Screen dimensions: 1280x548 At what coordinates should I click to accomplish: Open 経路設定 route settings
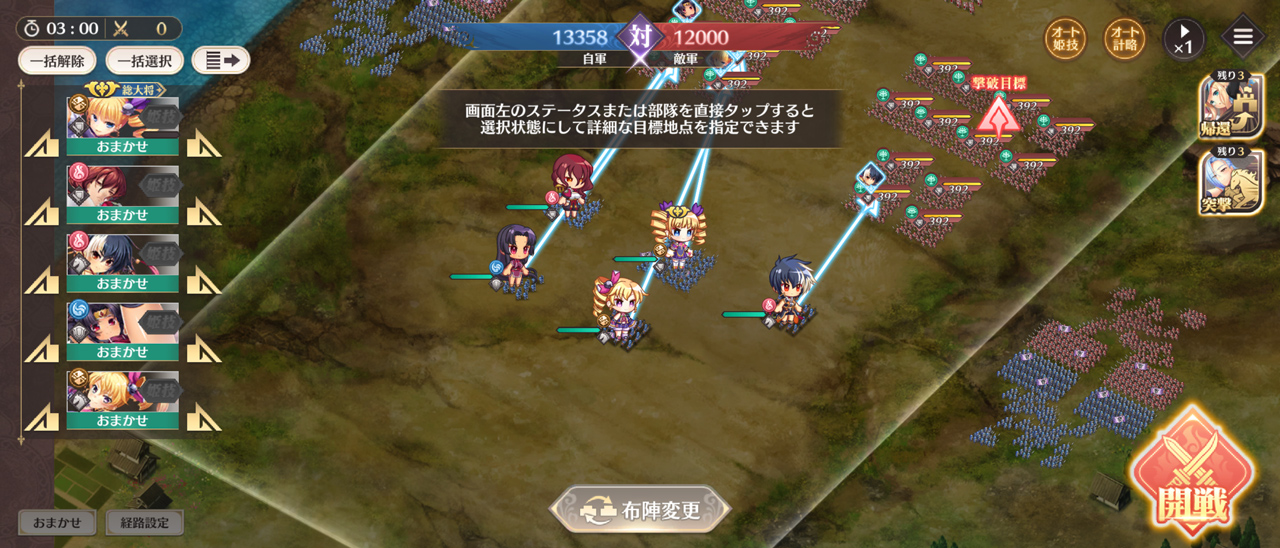pos(145,522)
